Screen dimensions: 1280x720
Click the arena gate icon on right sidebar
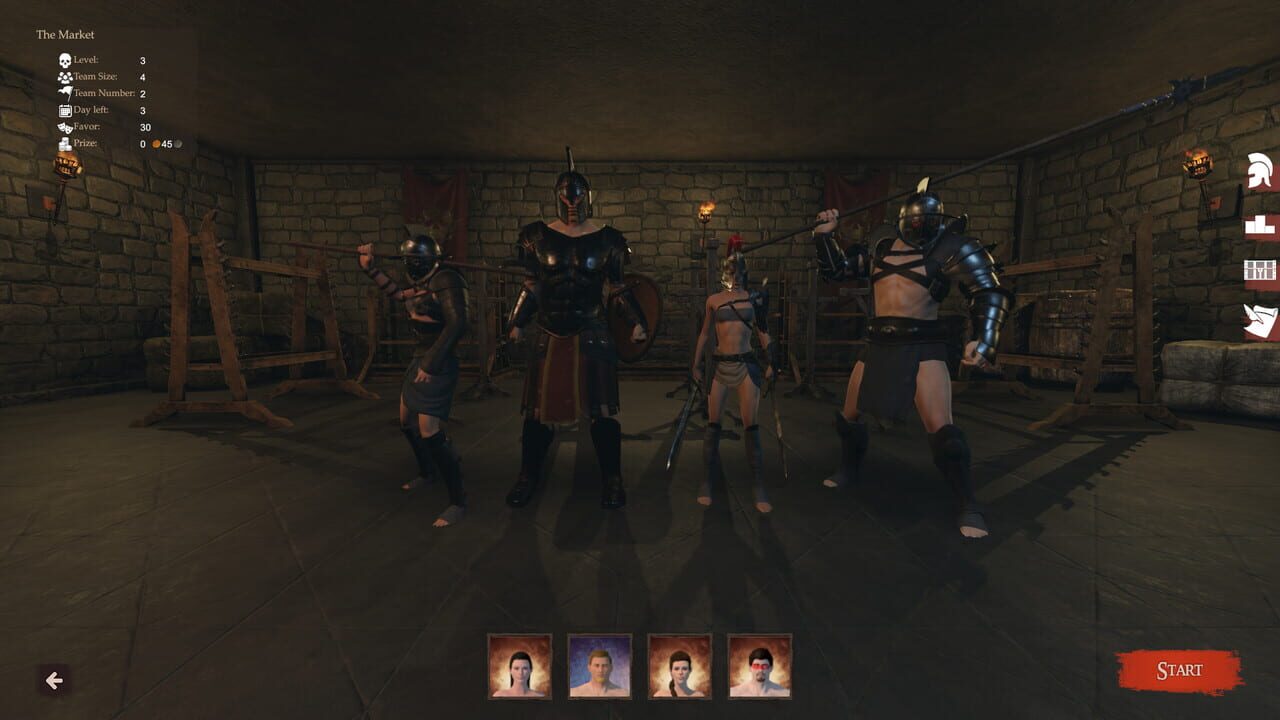(1260, 270)
